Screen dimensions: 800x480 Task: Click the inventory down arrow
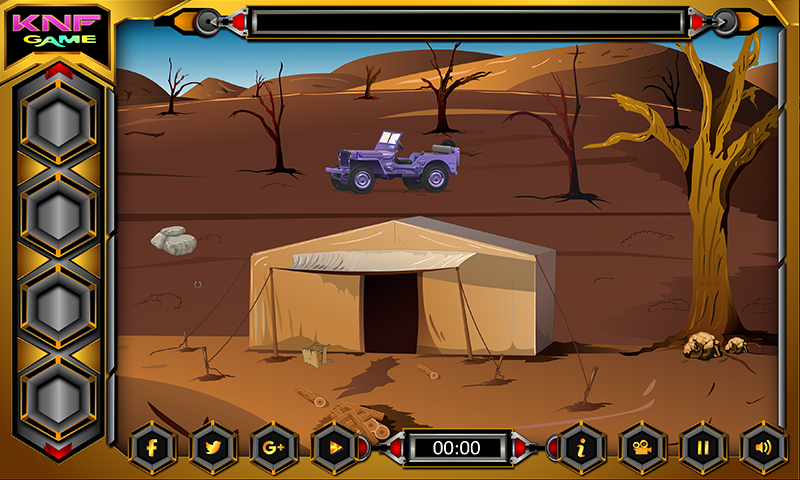click(x=59, y=451)
